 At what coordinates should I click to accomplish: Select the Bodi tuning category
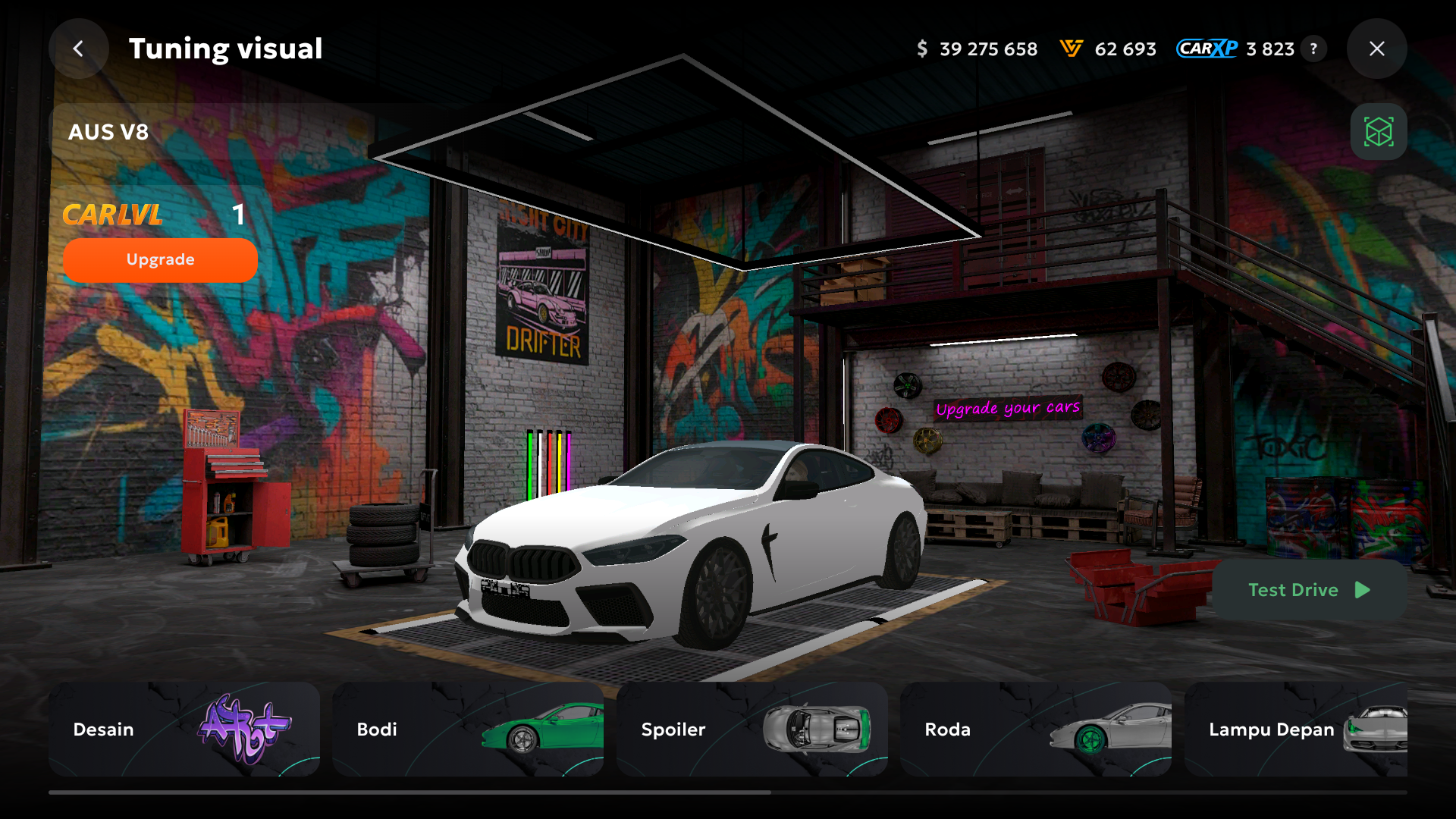tap(468, 729)
